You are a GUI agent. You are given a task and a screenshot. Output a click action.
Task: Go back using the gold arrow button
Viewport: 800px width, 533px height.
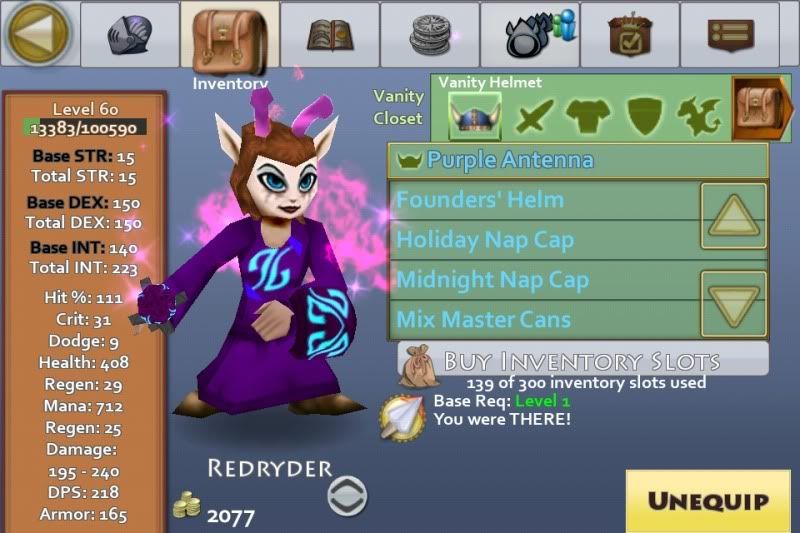pos(38,34)
